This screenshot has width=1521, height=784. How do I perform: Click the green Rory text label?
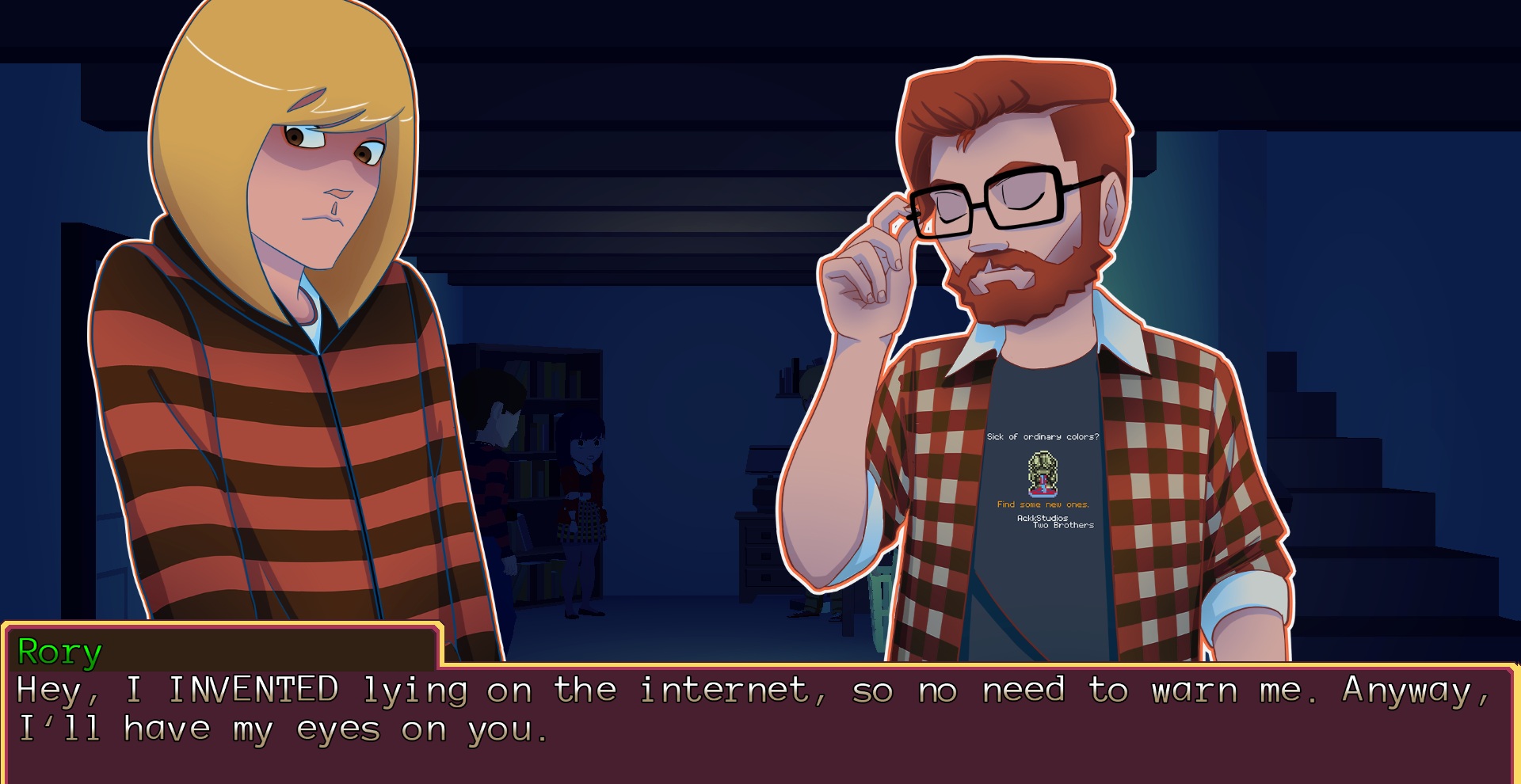tap(59, 652)
